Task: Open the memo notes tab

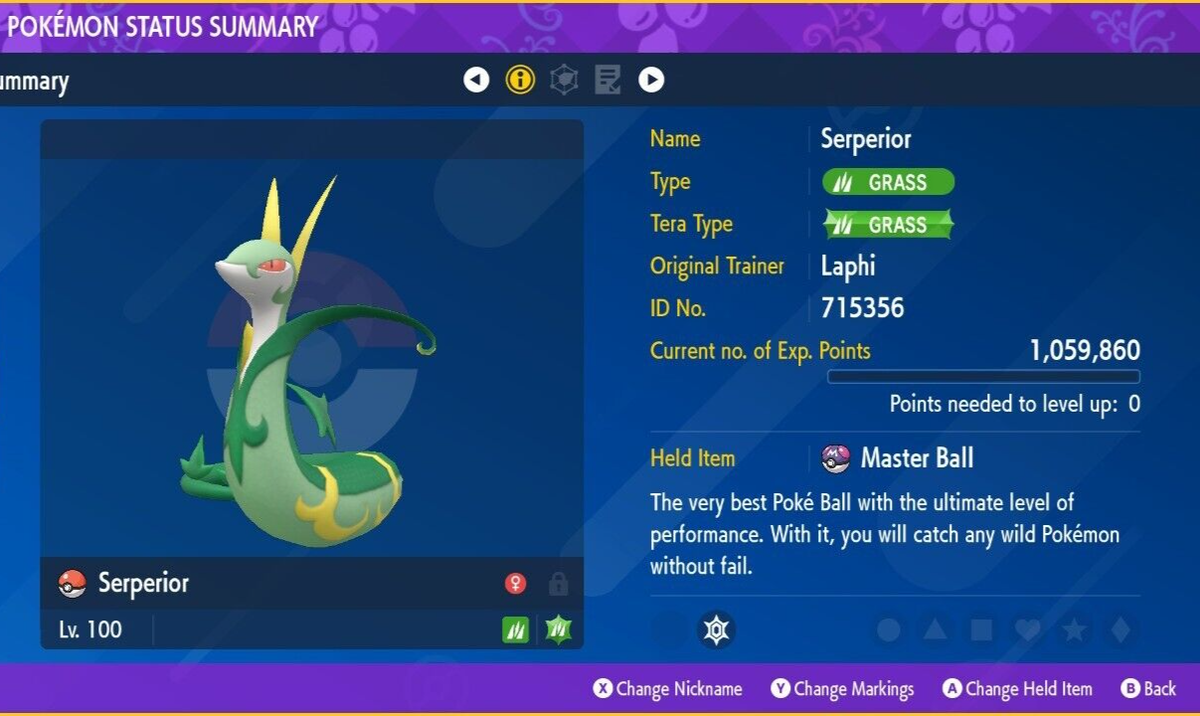Action: (x=607, y=80)
